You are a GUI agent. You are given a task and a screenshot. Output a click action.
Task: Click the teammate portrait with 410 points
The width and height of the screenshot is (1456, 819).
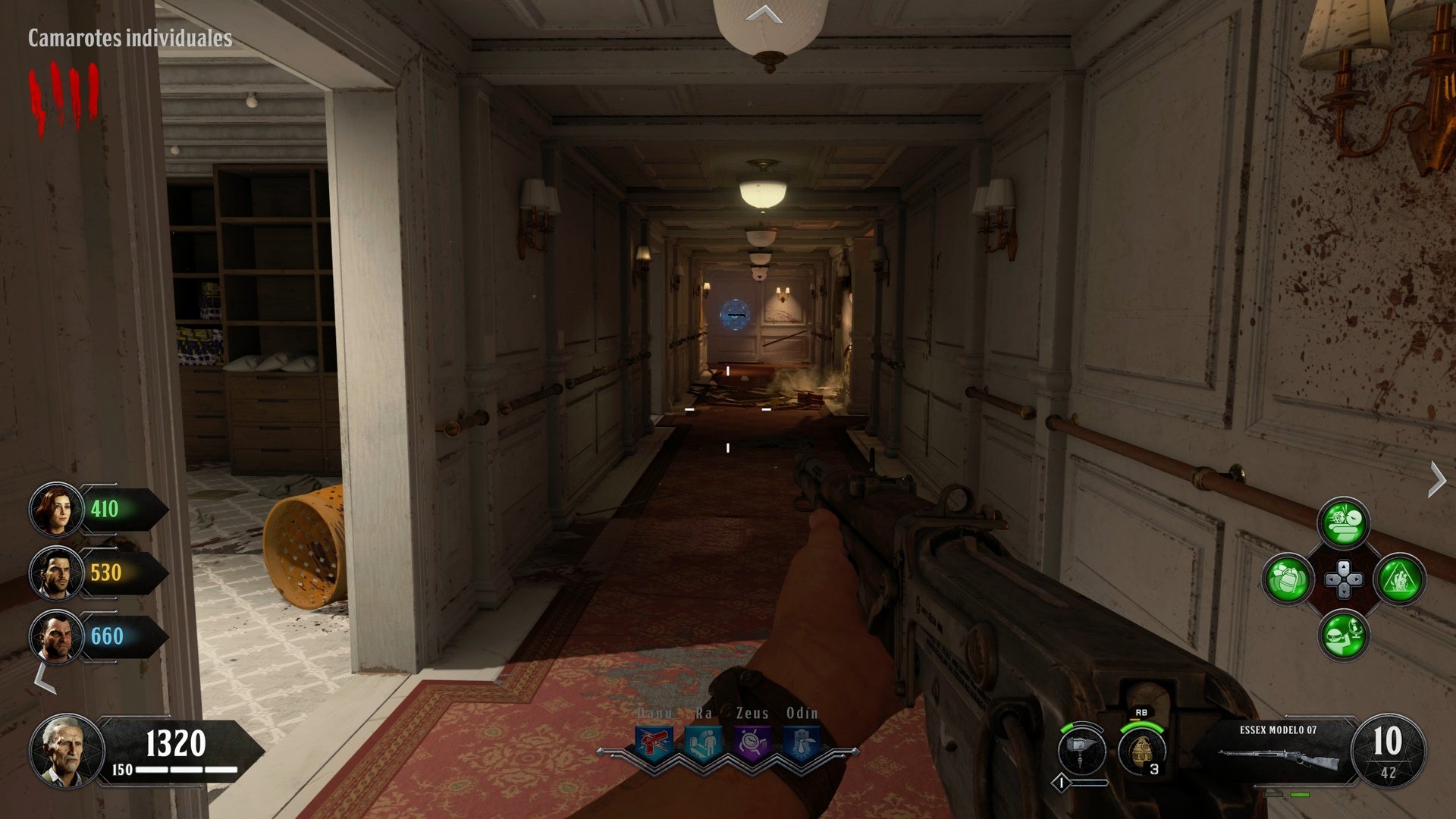coord(57,508)
